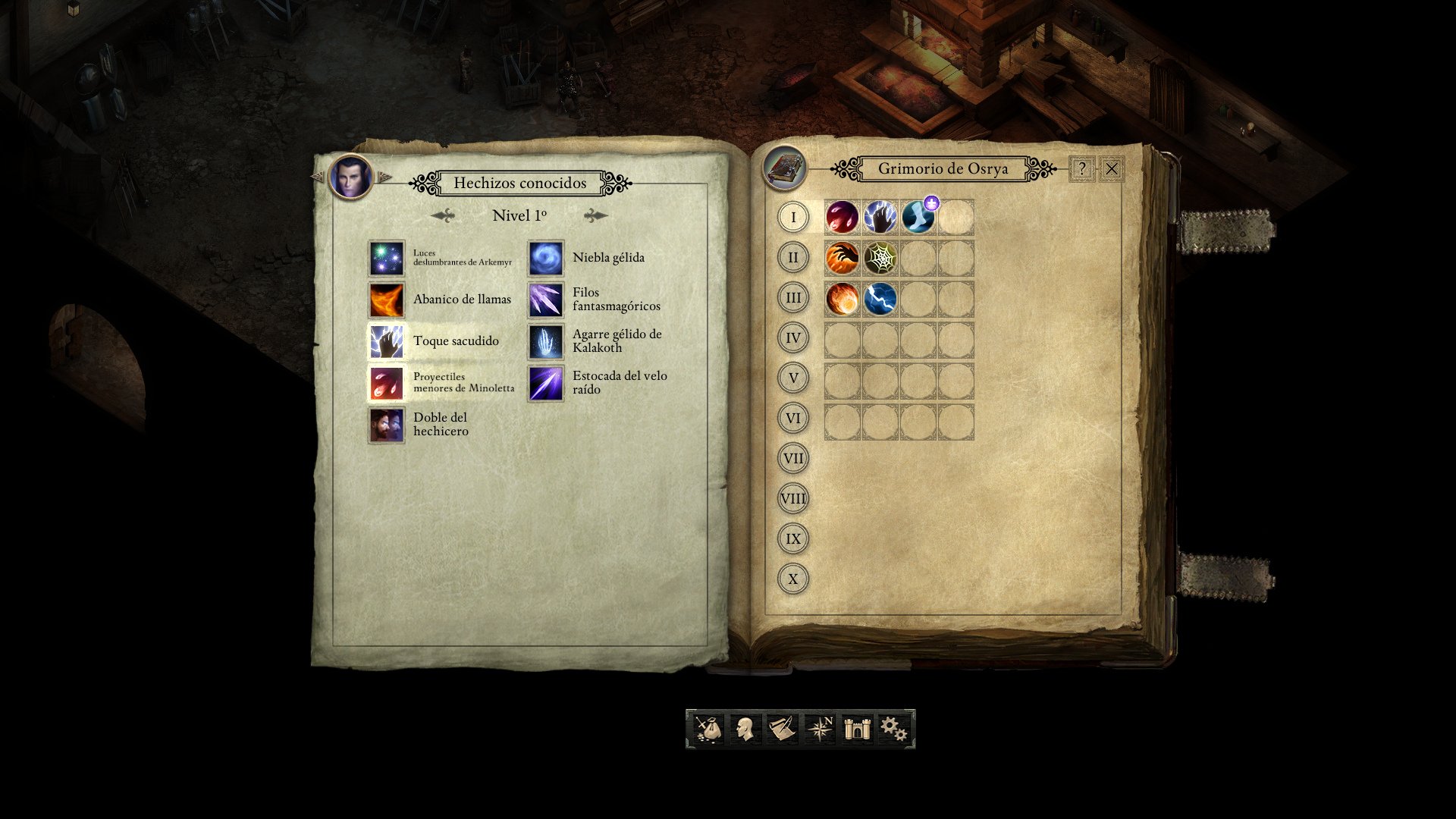Click the Niebla gélida spell icon

545,258
